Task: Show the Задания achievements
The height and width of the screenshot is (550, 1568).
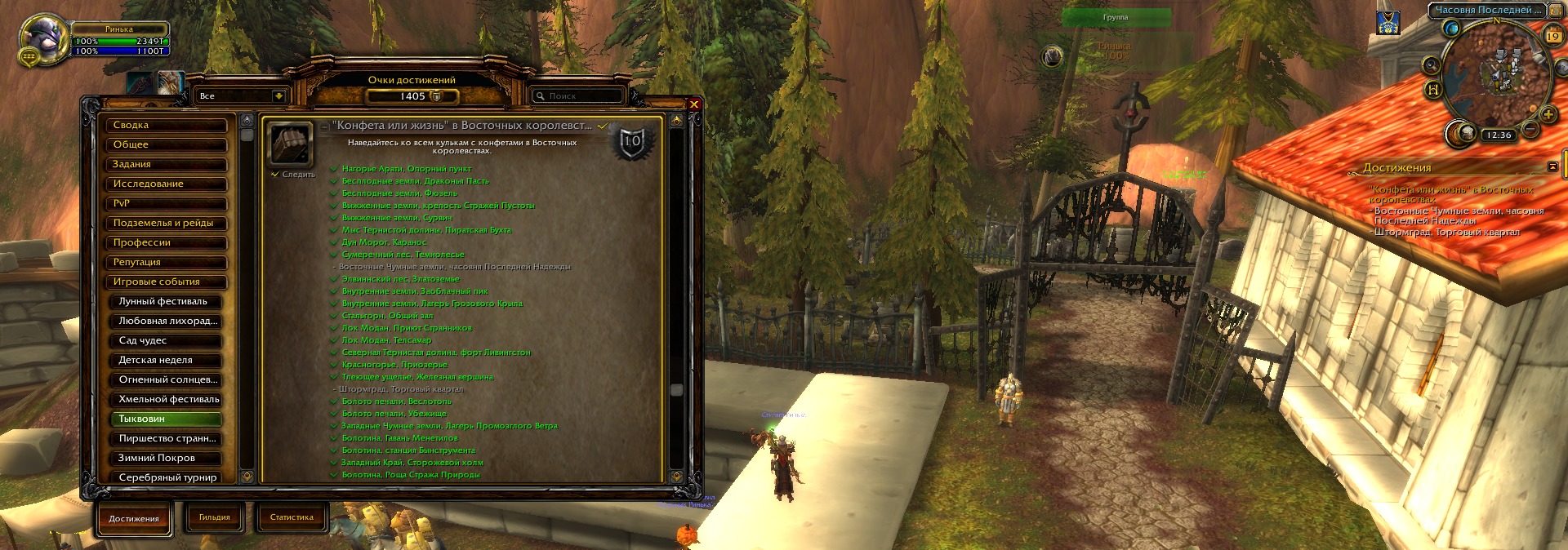Action: 166,165
